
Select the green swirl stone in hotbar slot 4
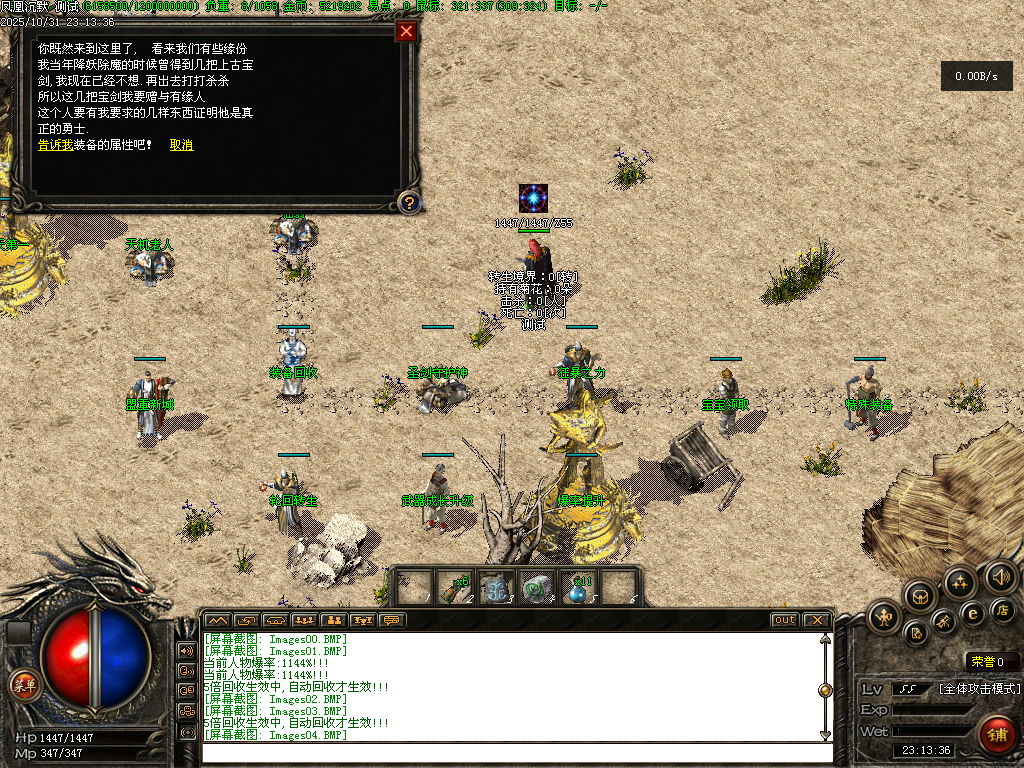pyautogui.click(x=537, y=589)
